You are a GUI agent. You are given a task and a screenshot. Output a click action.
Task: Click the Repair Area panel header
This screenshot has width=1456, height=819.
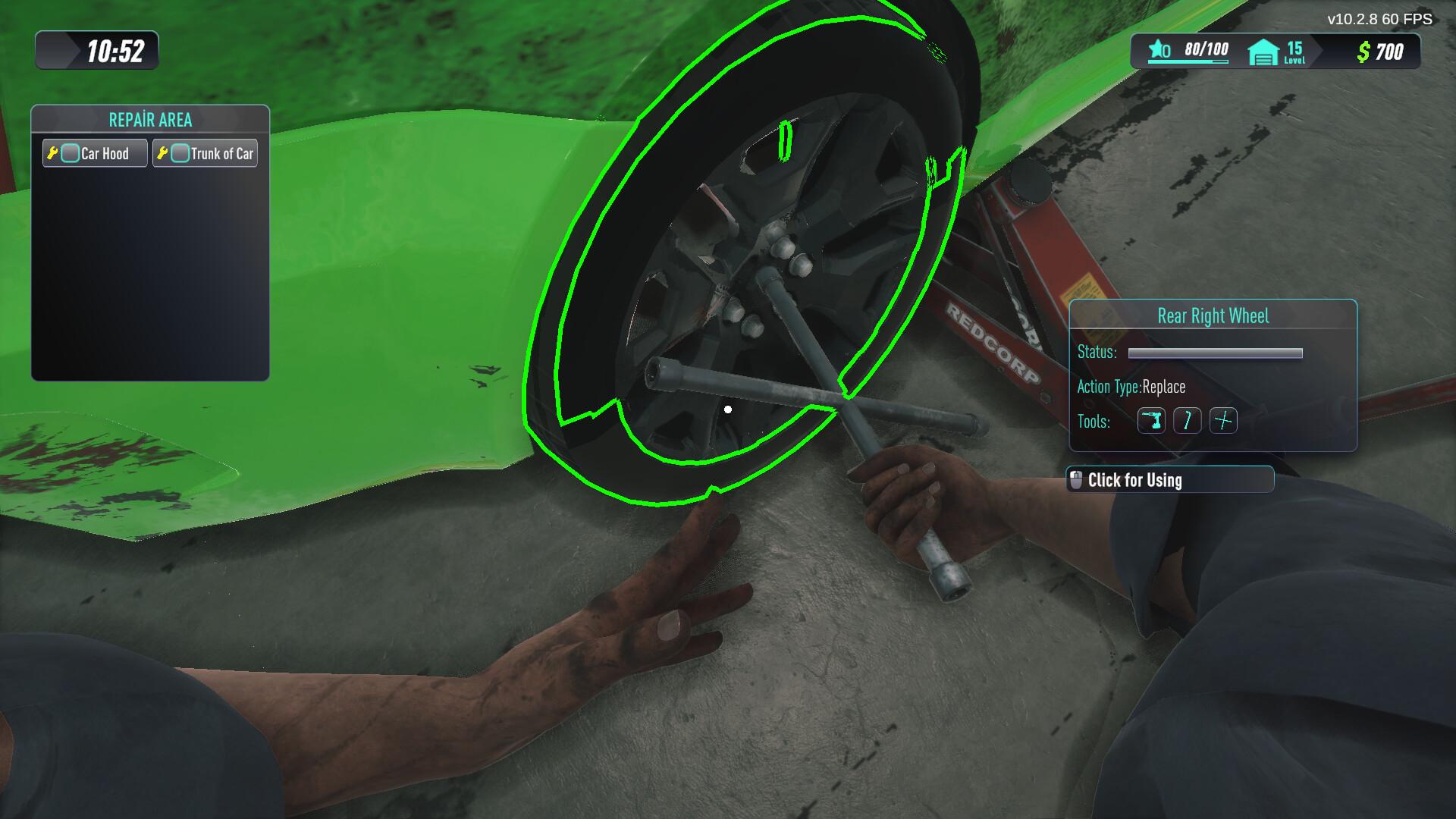coord(150,119)
